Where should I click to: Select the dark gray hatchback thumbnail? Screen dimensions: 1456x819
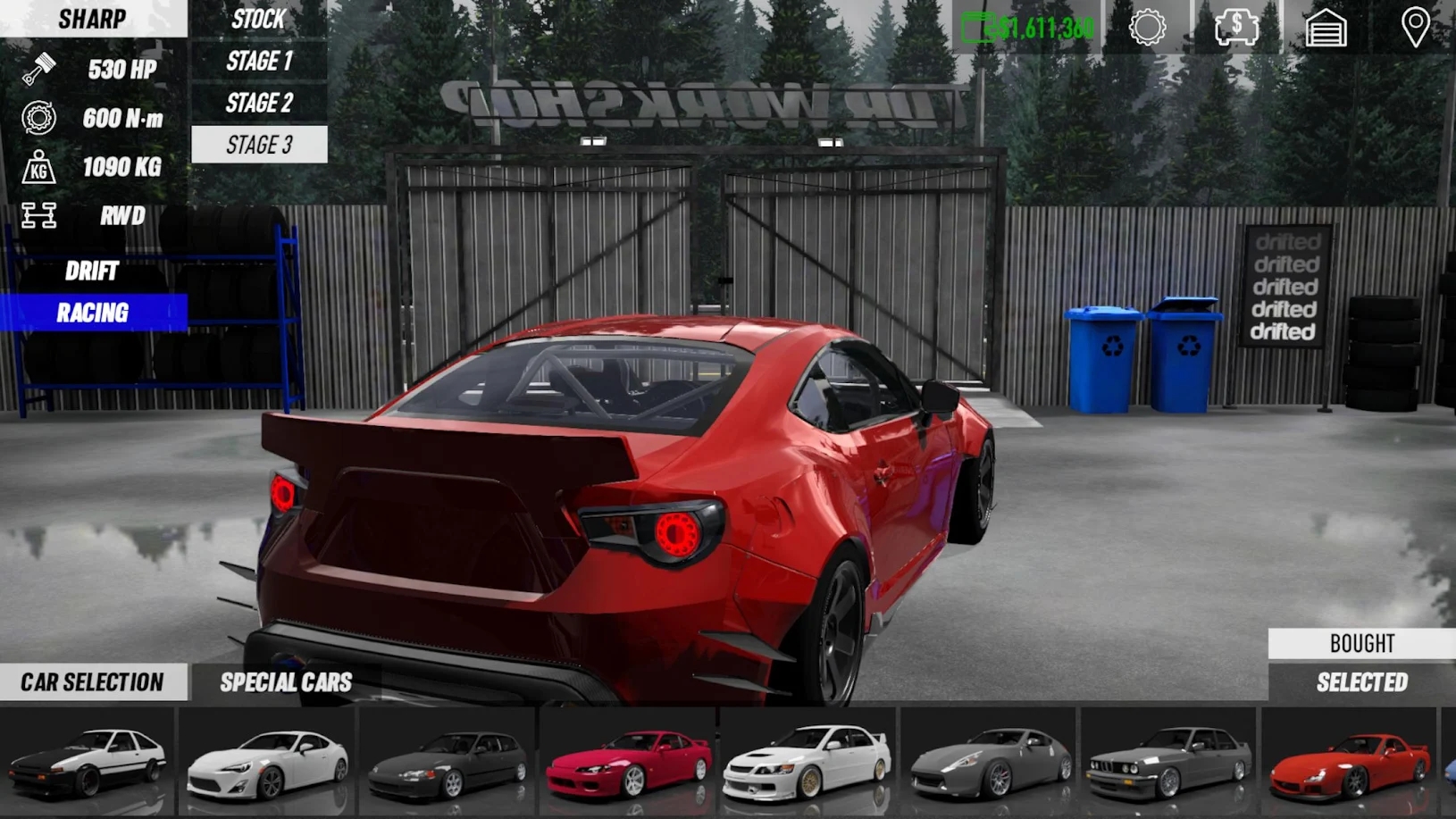pos(448,761)
